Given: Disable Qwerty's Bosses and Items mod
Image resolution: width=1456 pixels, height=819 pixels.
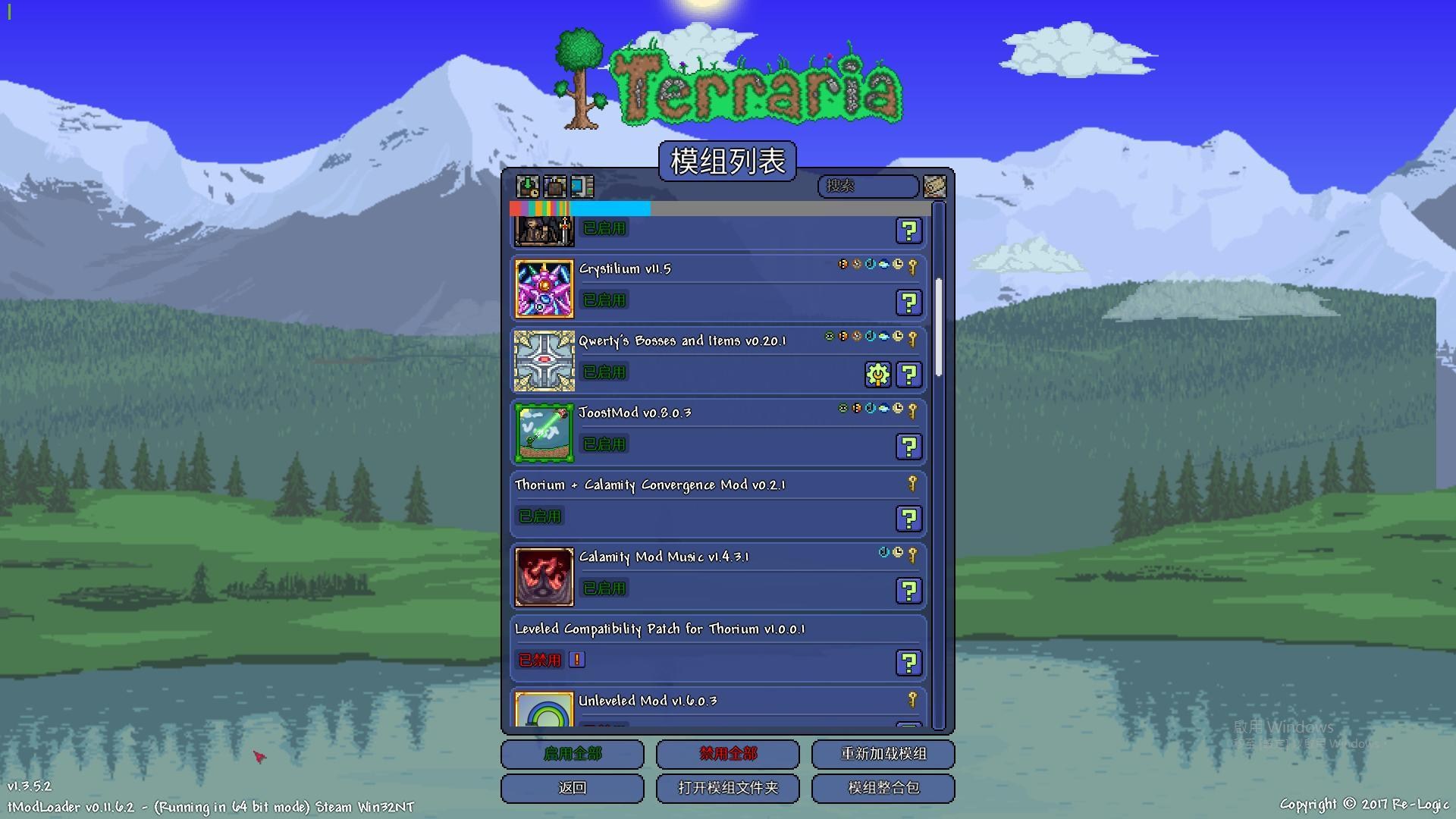Looking at the screenshot, I should [604, 372].
